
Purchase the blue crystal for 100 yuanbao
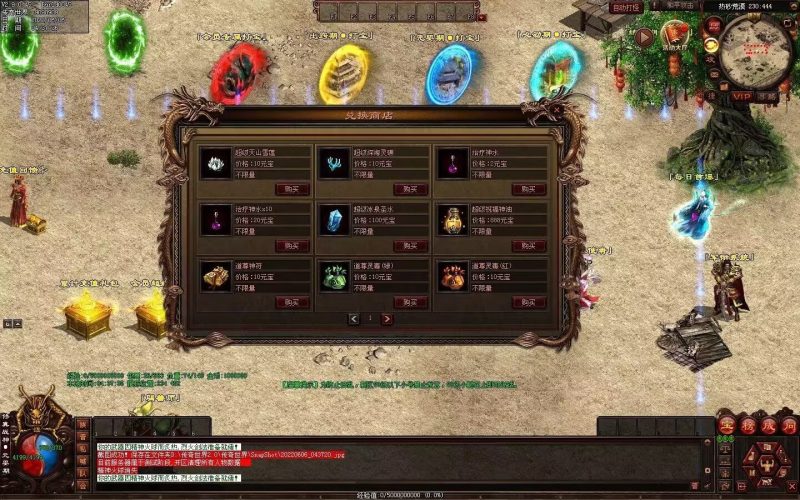[409, 246]
